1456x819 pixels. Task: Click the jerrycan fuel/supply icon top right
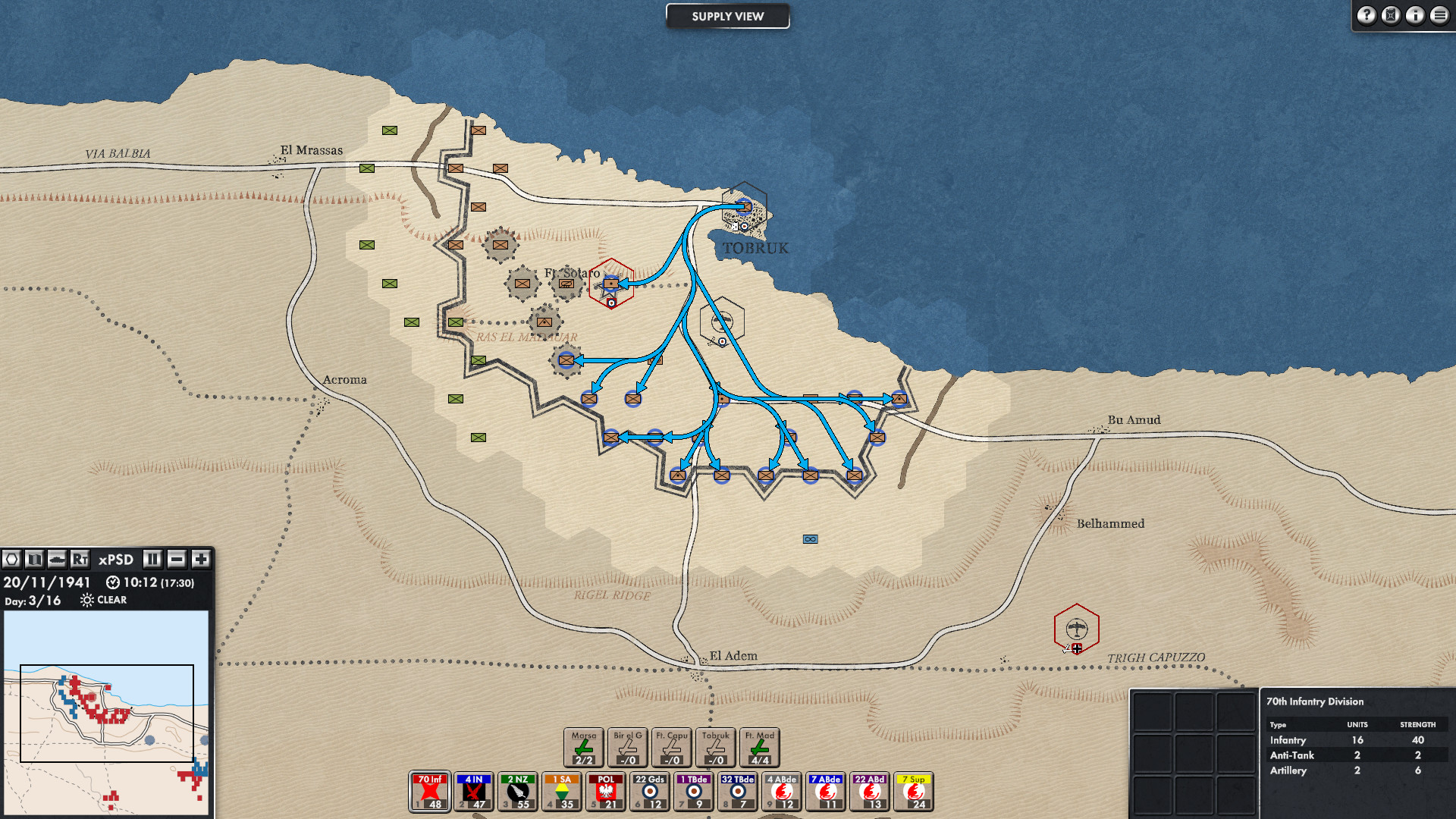point(1391,15)
